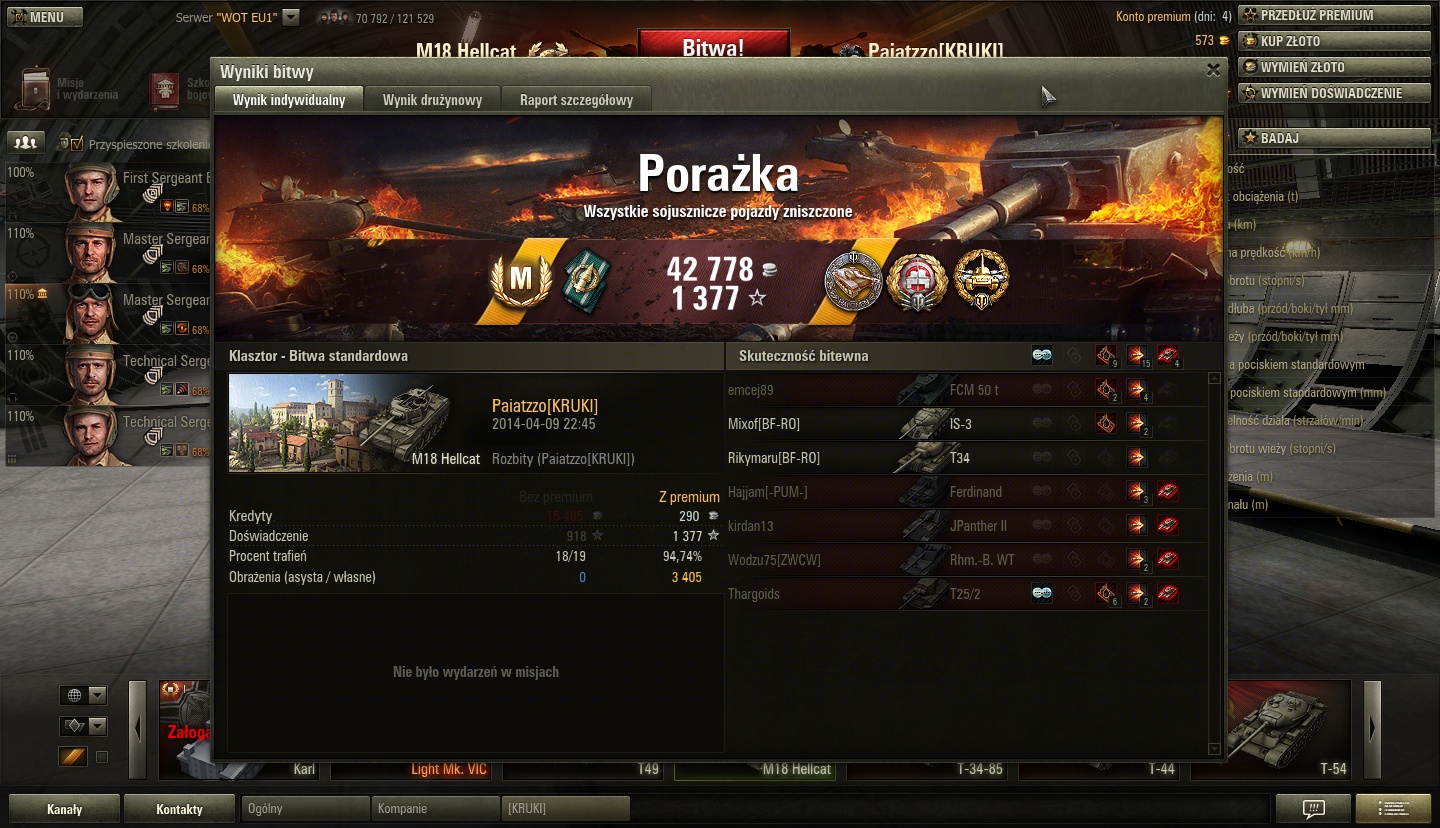1440x828 pixels.
Task: Buy gold via Kup Złoto button
Action: click(1333, 41)
